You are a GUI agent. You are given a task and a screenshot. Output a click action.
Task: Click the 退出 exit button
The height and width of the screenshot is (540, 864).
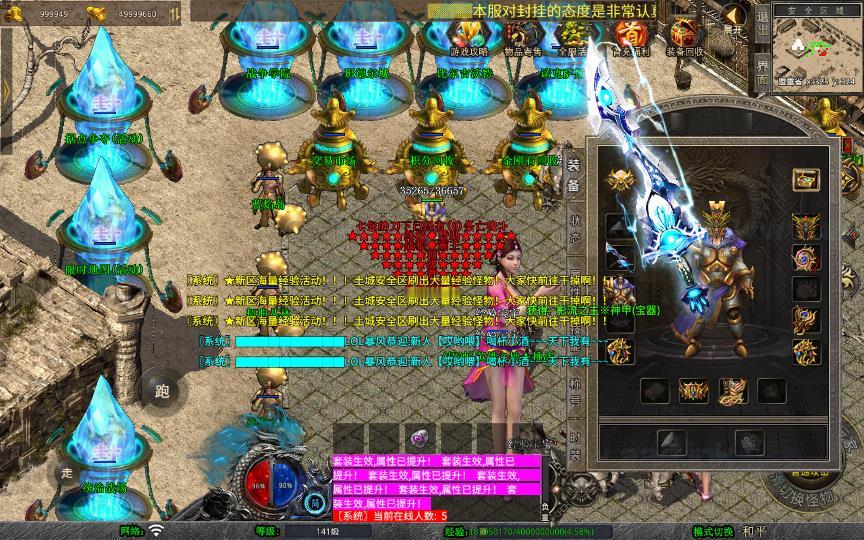tap(761, 27)
